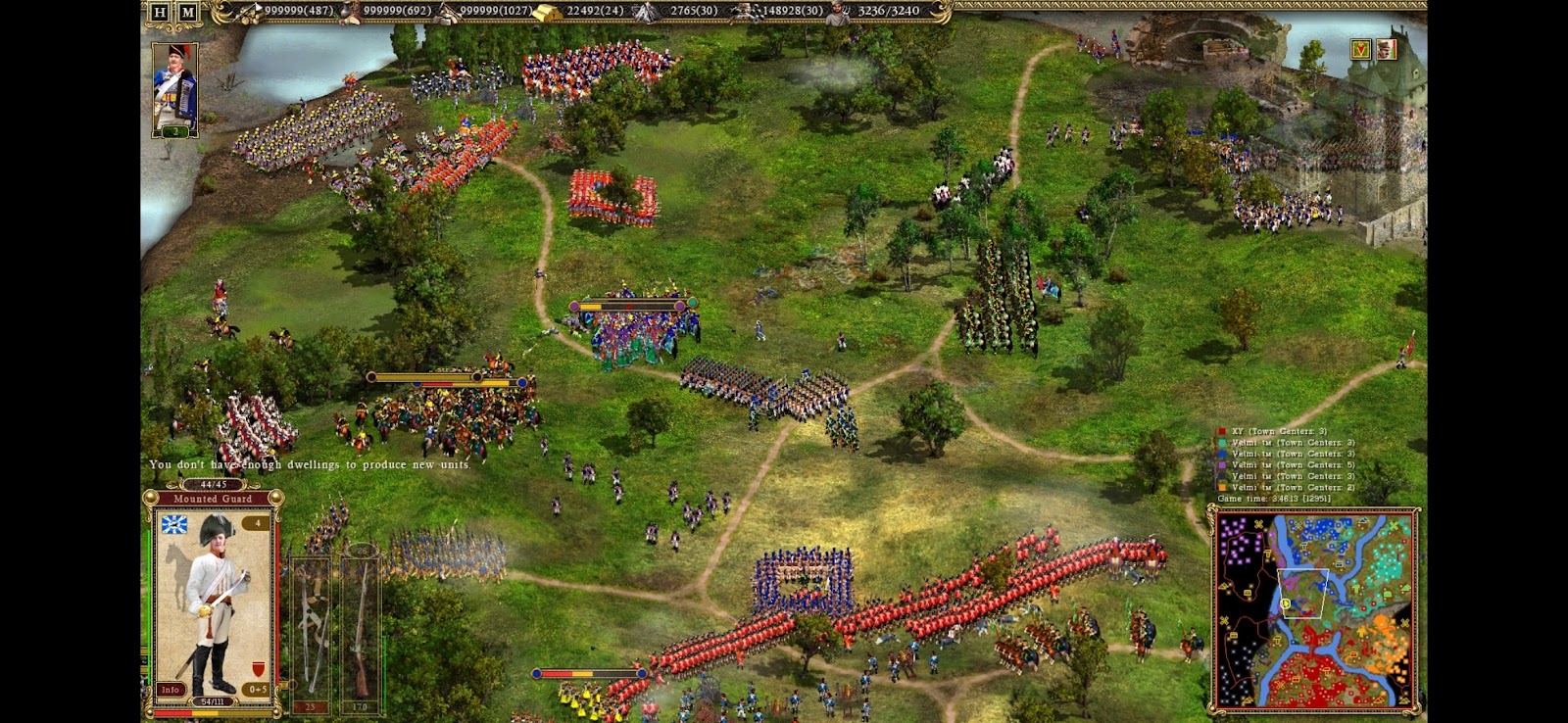Select the saber weapon panel
This screenshot has height=723, width=1568.
pos(311,627)
